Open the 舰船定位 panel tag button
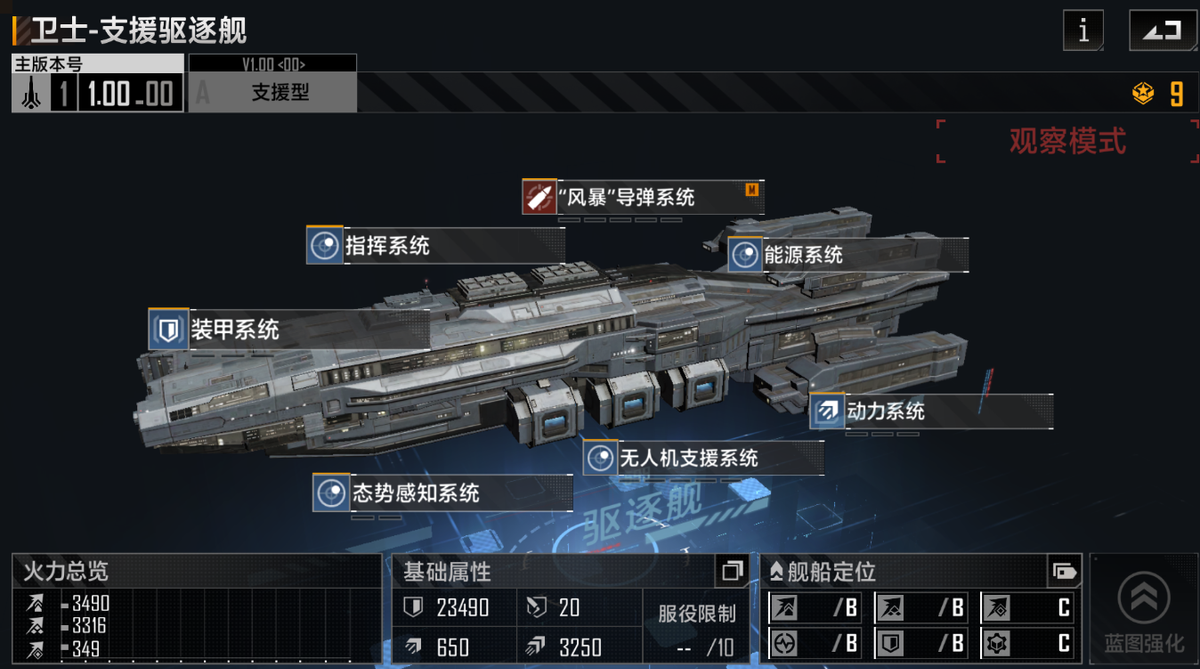The image size is (1200, 669). [1064, 572]
